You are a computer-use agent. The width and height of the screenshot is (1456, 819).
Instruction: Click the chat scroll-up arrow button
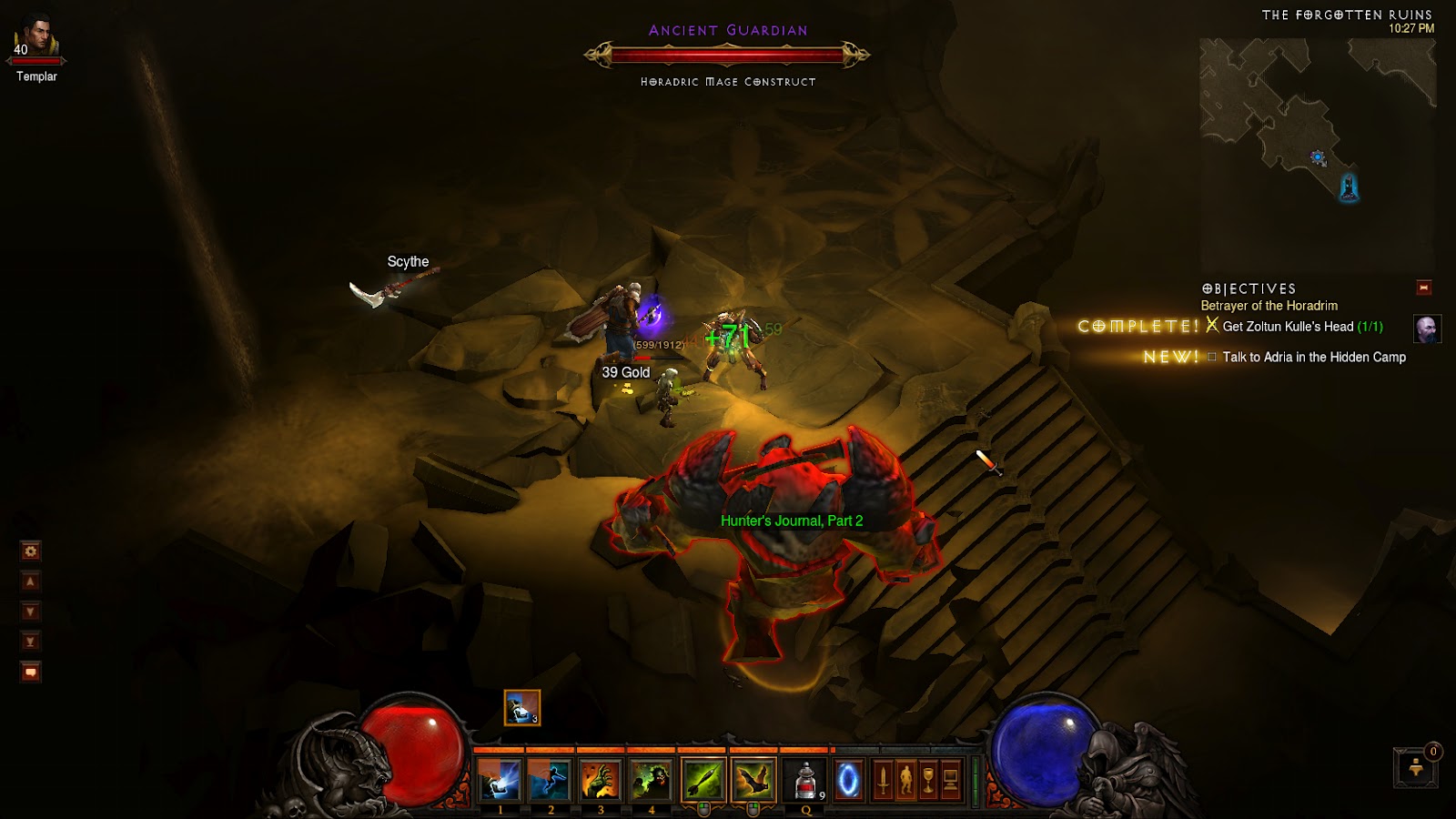pos(31,581)
